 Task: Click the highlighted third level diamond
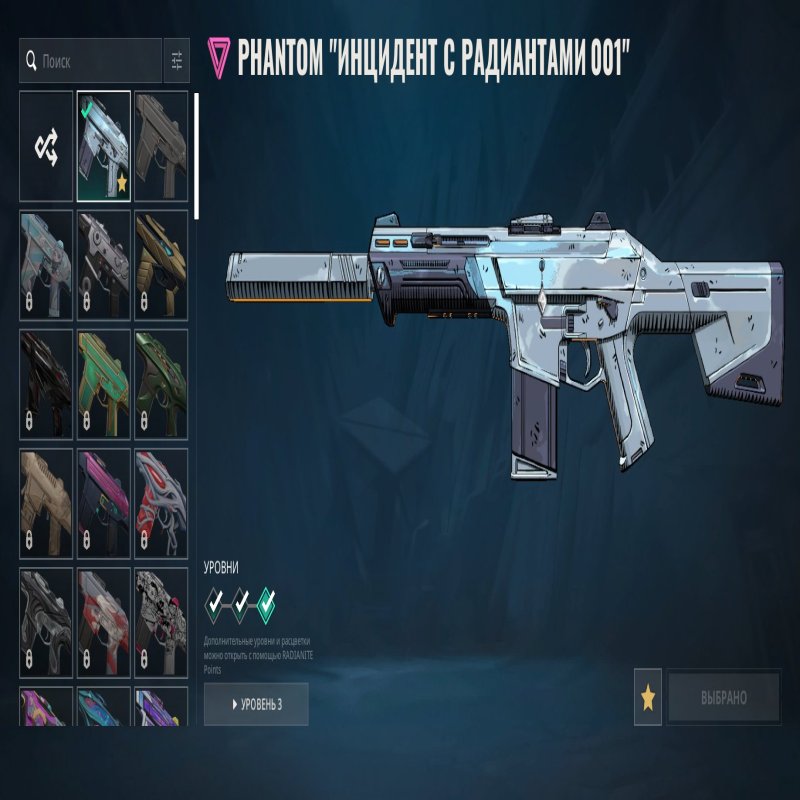(x=266, y=603)
